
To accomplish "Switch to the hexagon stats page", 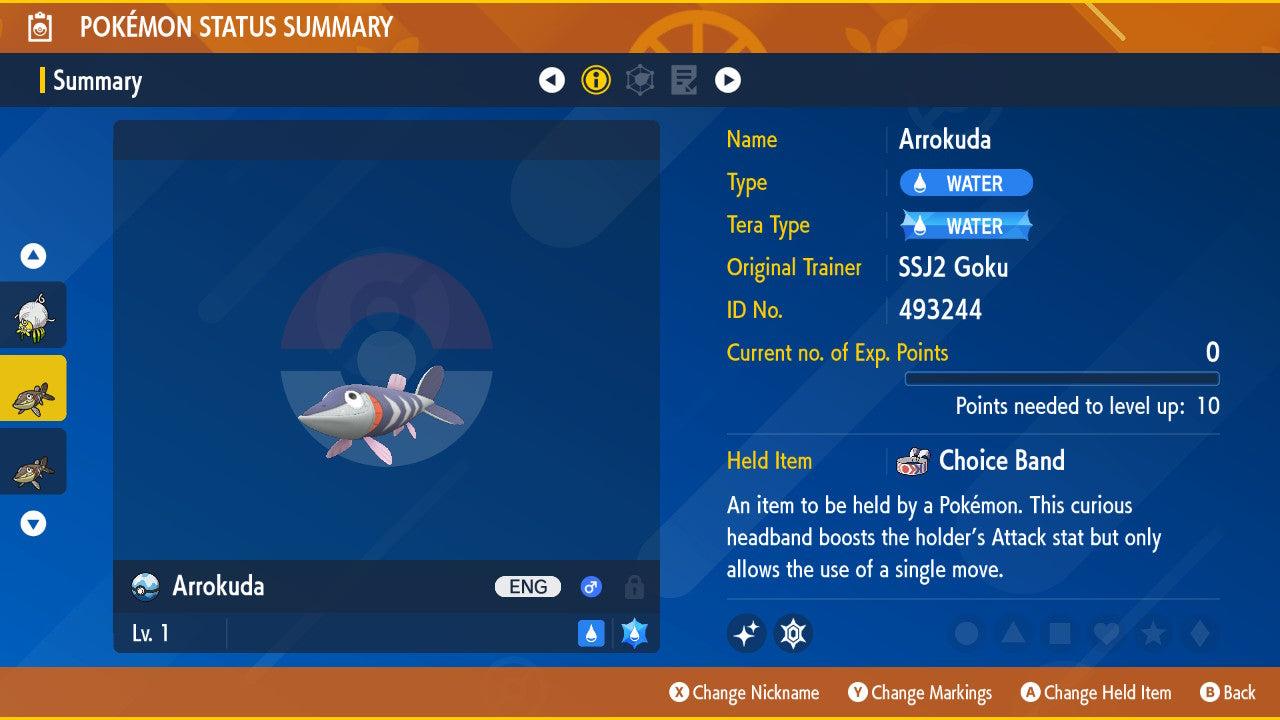I will tap(640, 80).
